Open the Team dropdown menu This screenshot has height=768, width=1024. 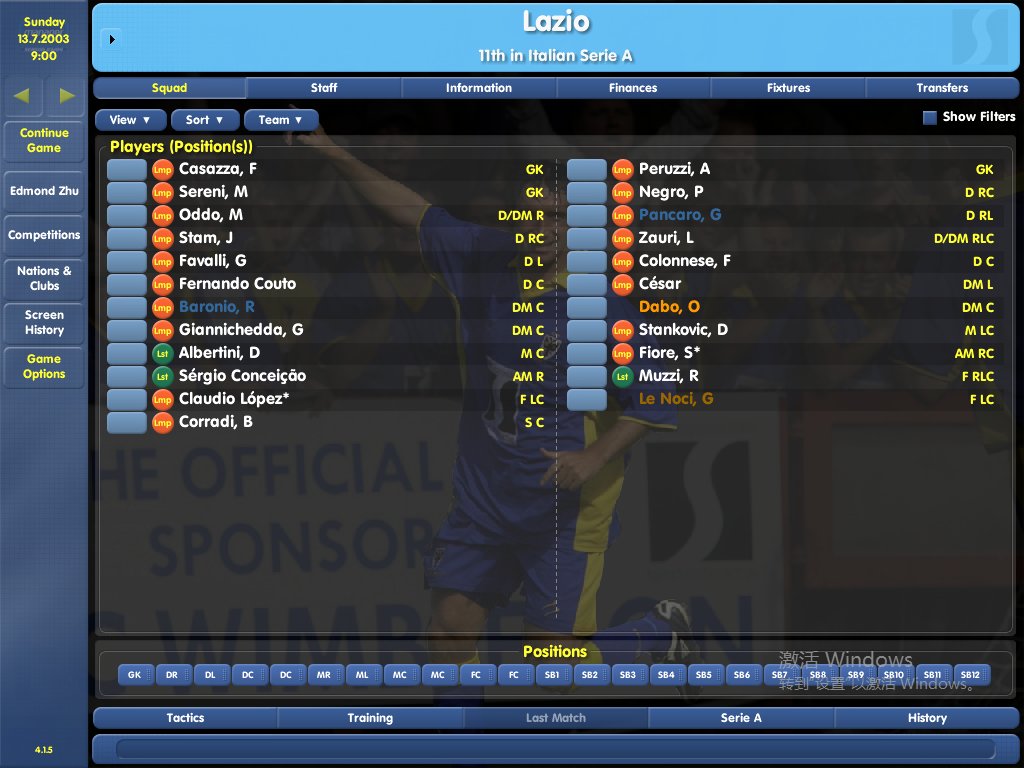click(280, 120)
